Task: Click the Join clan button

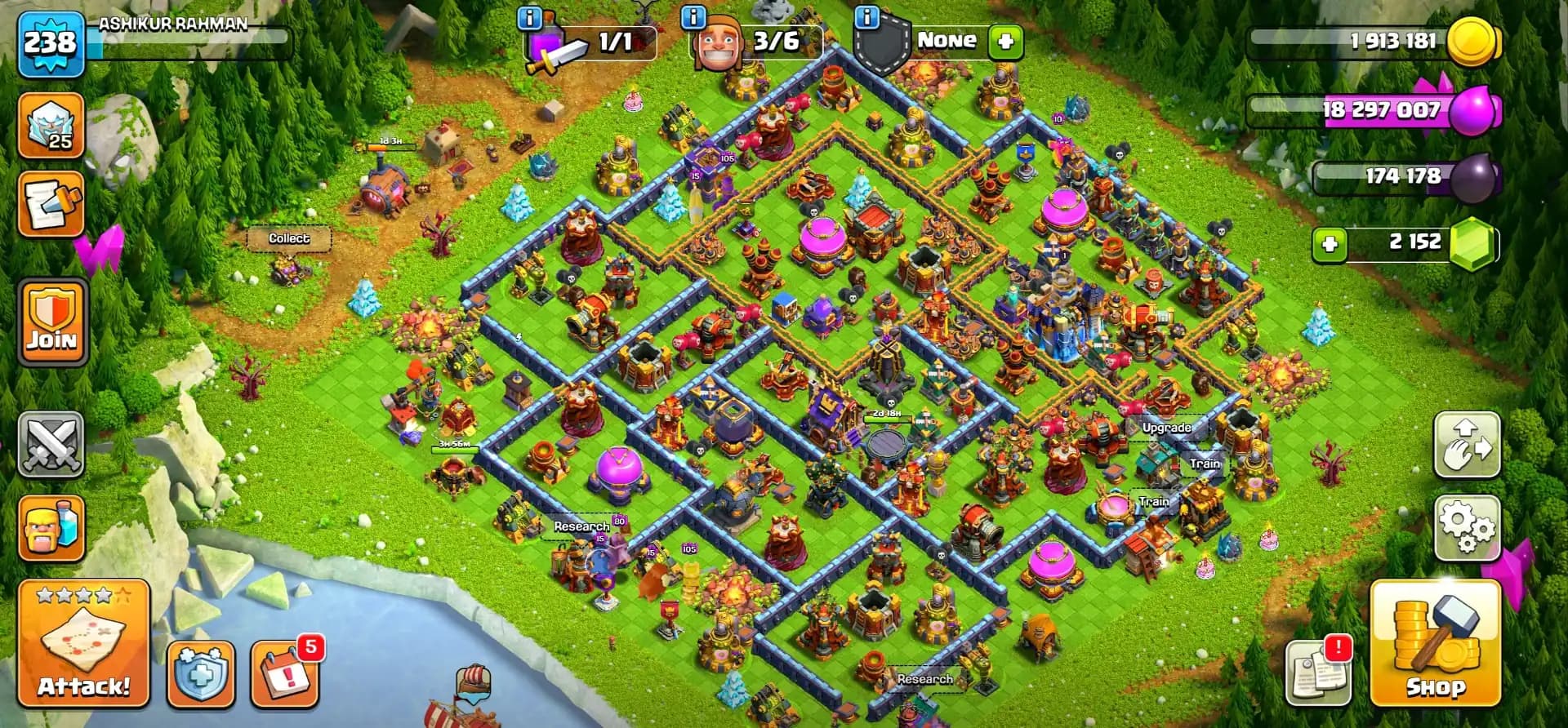Action: [x=51, y=321]
